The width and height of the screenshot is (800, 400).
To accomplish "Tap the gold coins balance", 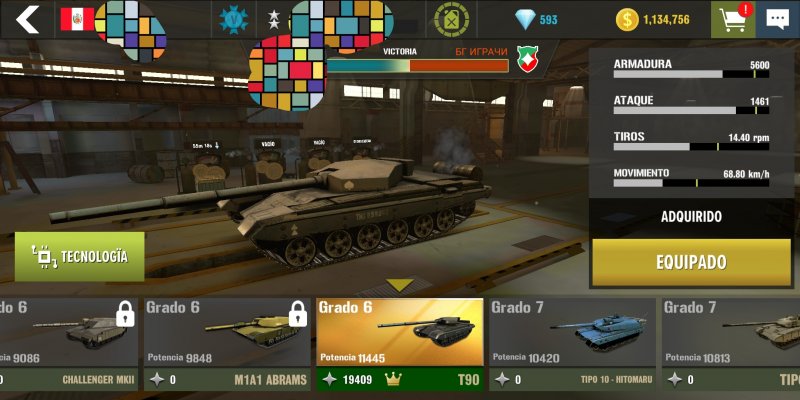I will tap(653, 19).
